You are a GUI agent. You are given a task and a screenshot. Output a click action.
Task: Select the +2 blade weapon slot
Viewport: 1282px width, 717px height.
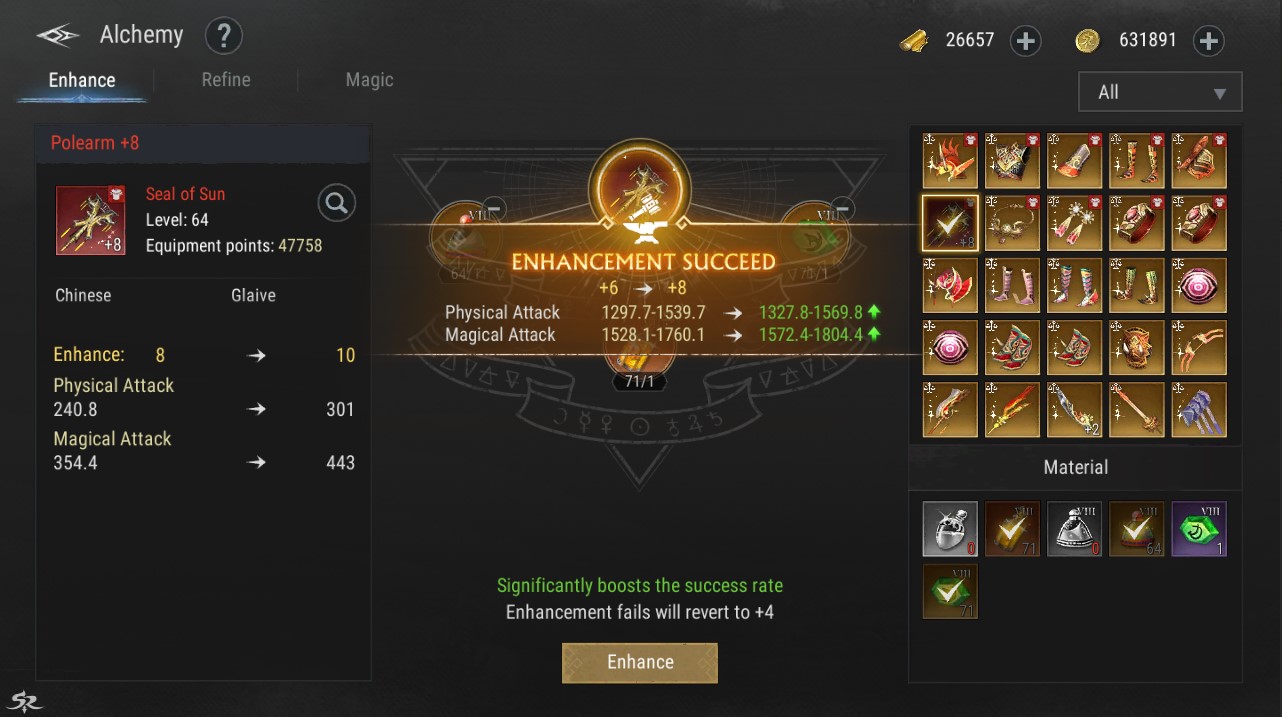(x=1074, y=410)
